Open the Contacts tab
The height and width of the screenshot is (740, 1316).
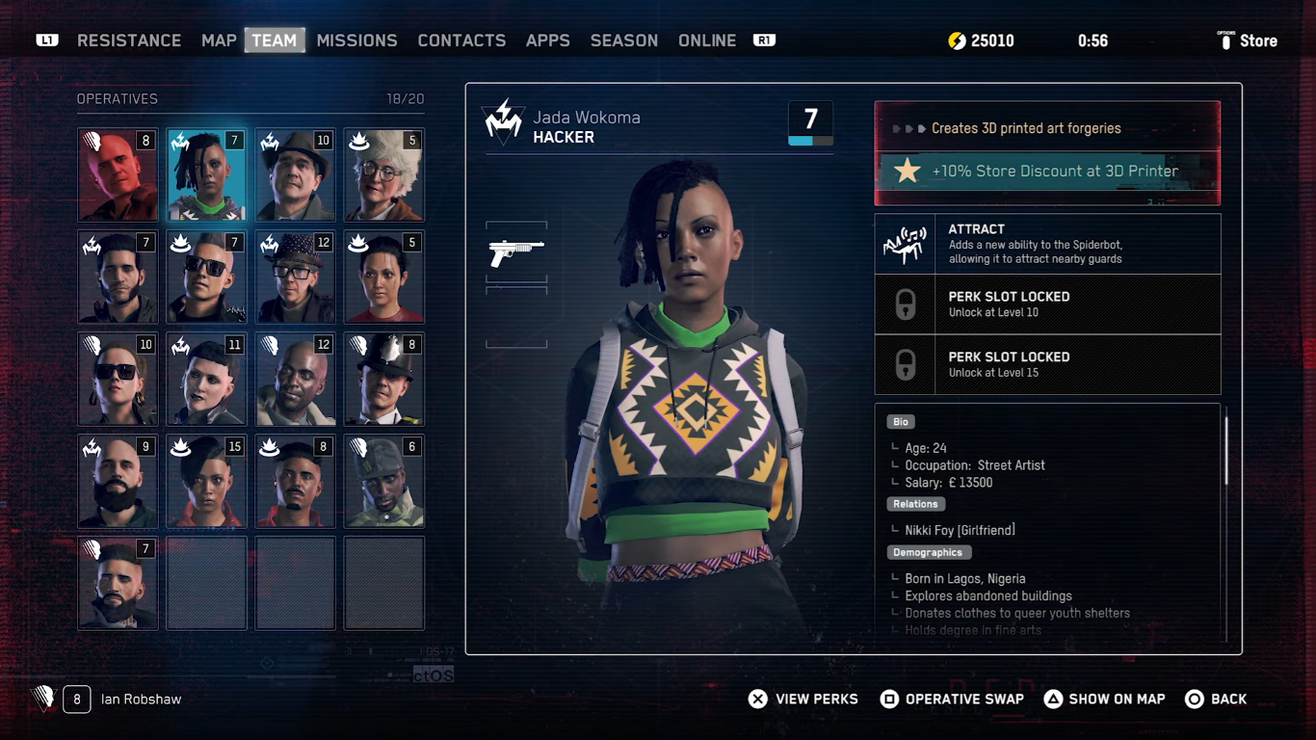coord(461,41)
